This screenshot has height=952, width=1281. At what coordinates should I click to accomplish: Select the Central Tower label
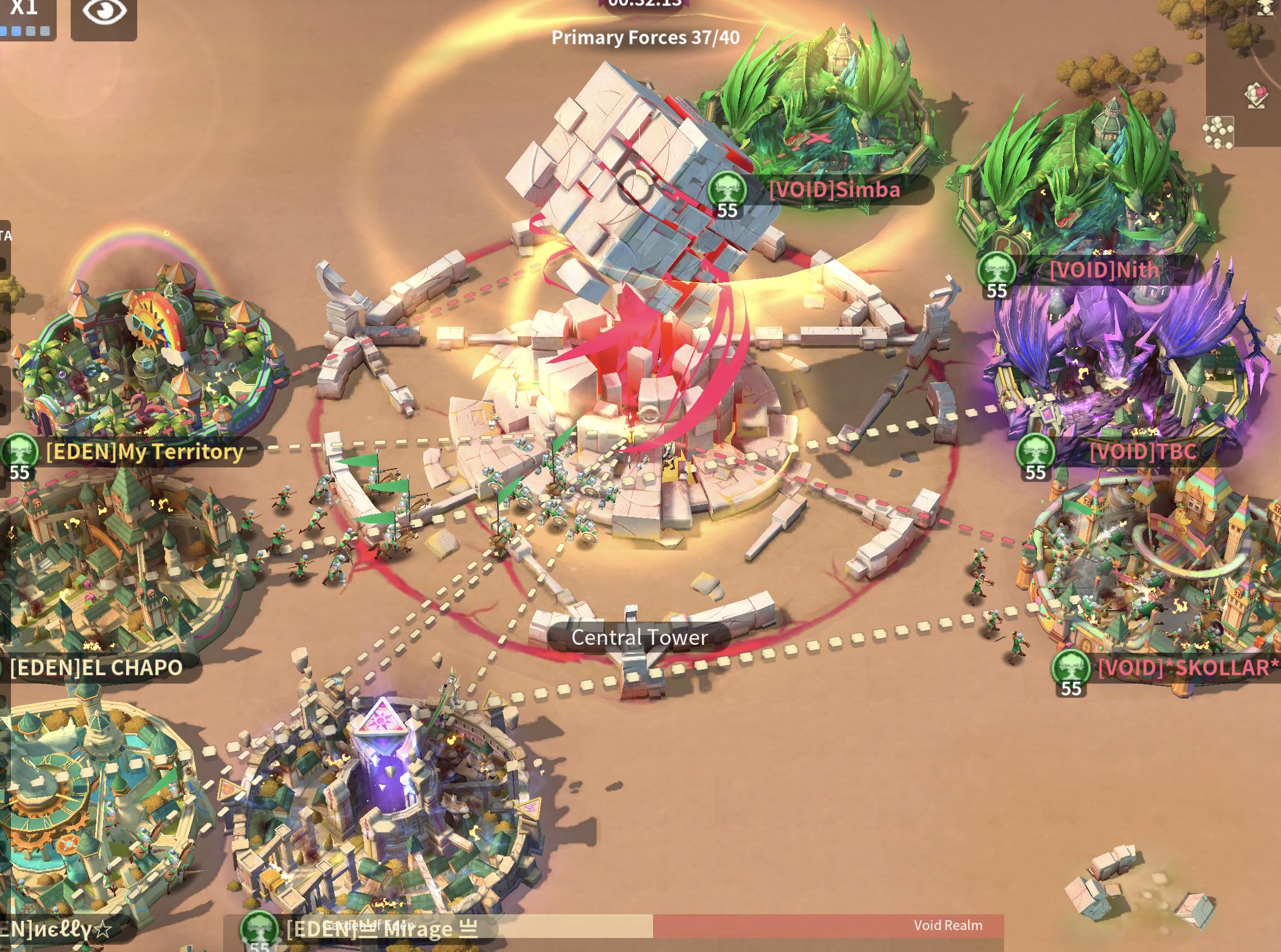coord(639,638)
